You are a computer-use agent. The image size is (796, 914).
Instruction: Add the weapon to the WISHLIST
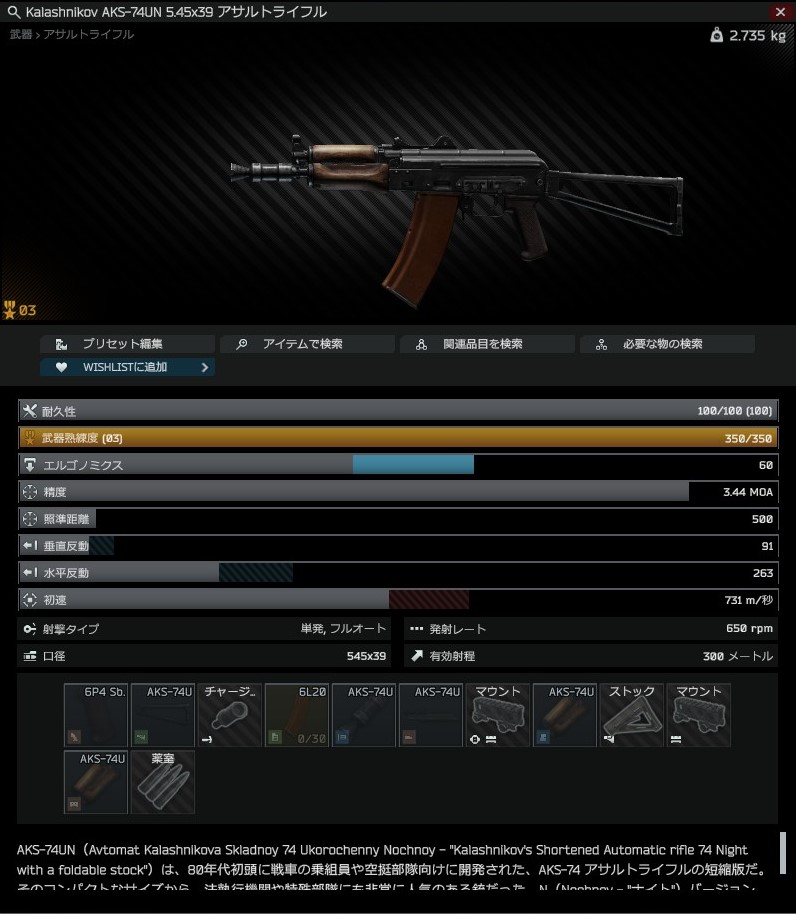[127, 367]
